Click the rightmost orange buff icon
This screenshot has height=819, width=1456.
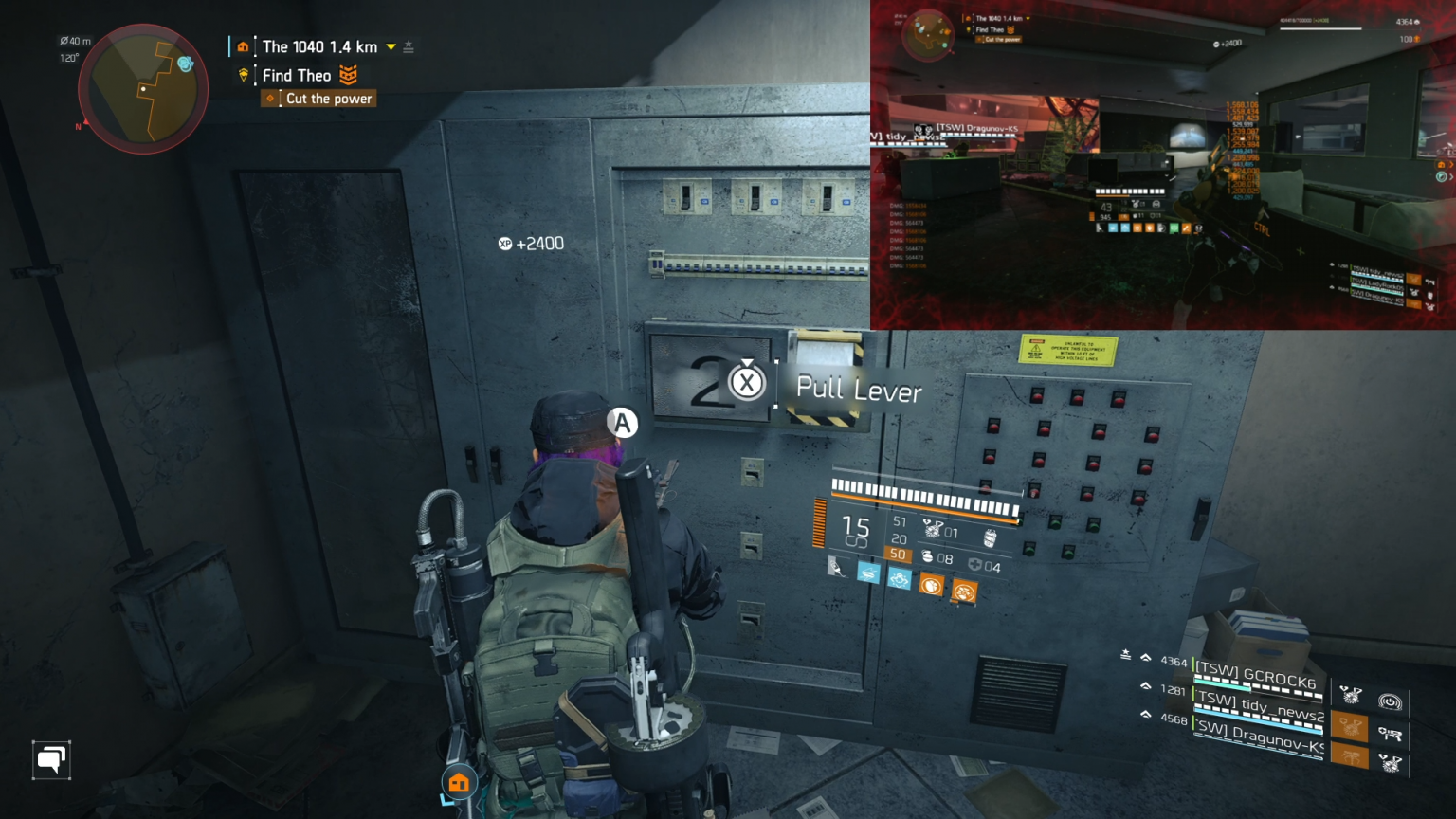tap(964, 592)
